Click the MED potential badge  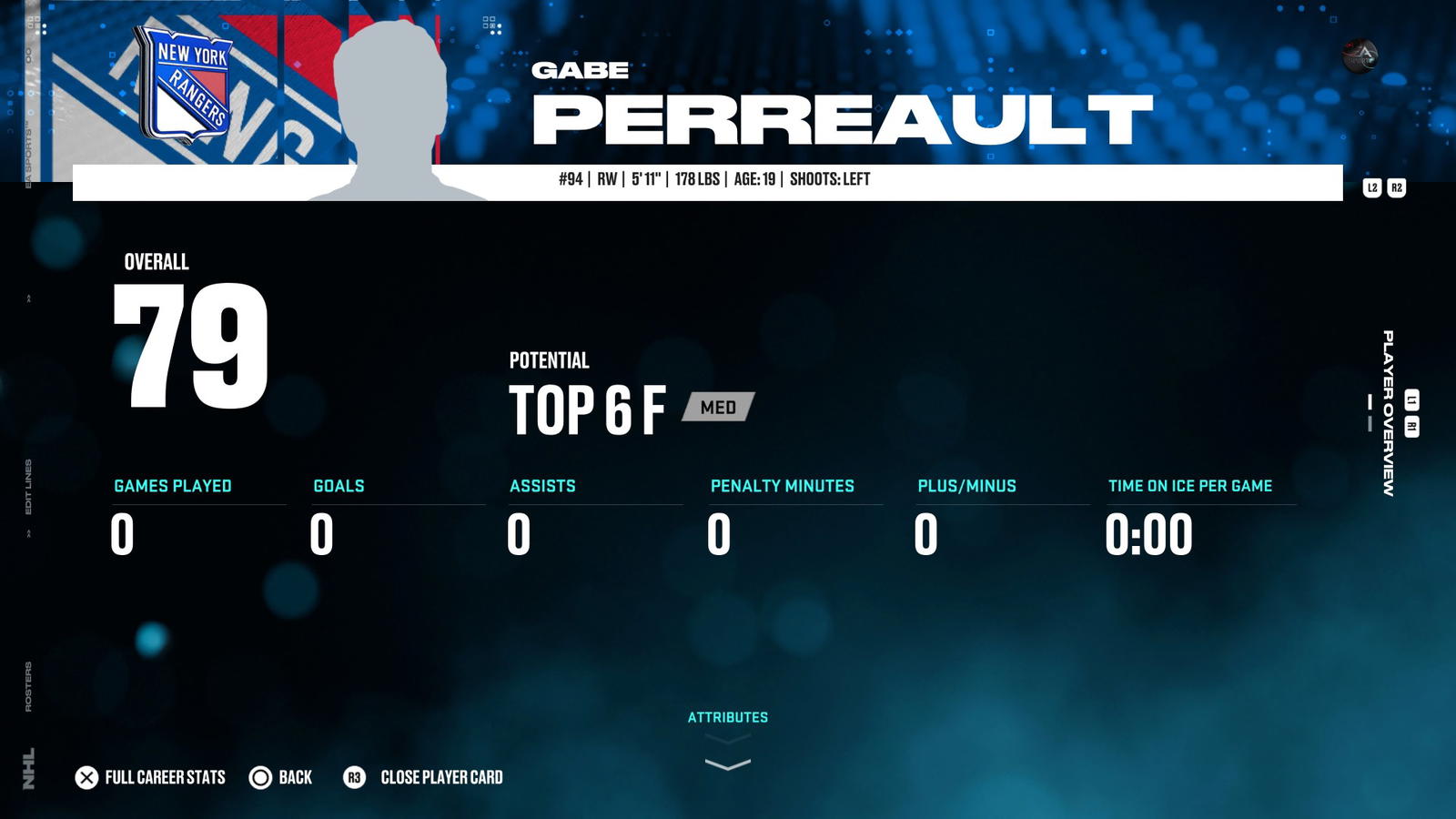(718, 409)
